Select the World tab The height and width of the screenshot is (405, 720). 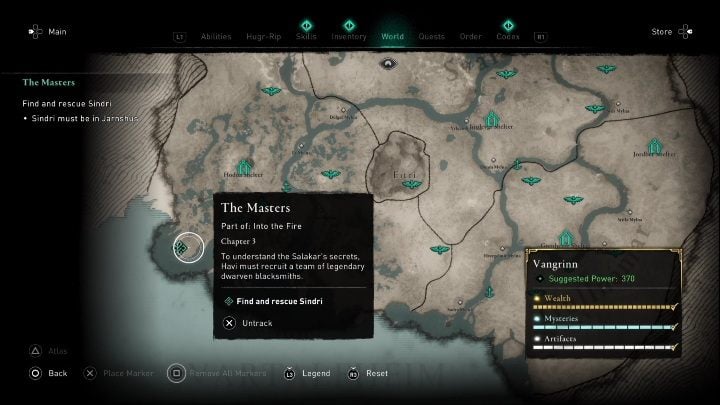(x=393, y=37)
